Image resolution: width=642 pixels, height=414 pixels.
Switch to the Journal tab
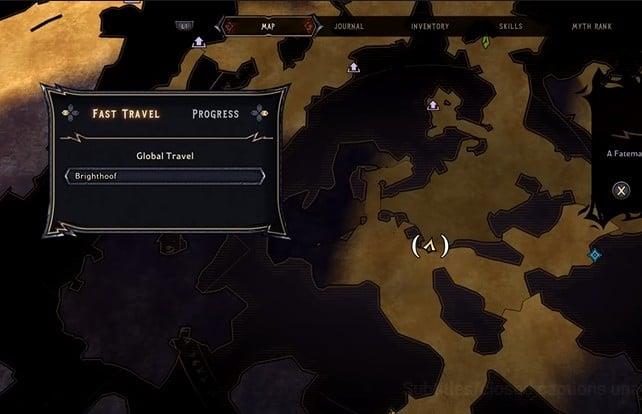[349, 26]
